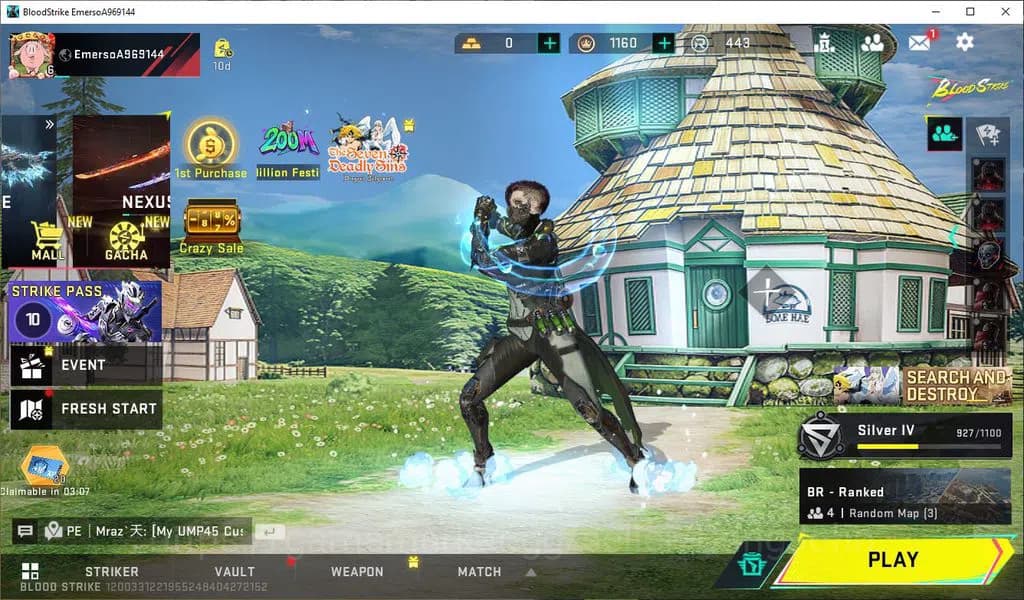Select the BR - Ranked mode panel
The width and height of the screenshot is (1024, 600).
[904, 497]
